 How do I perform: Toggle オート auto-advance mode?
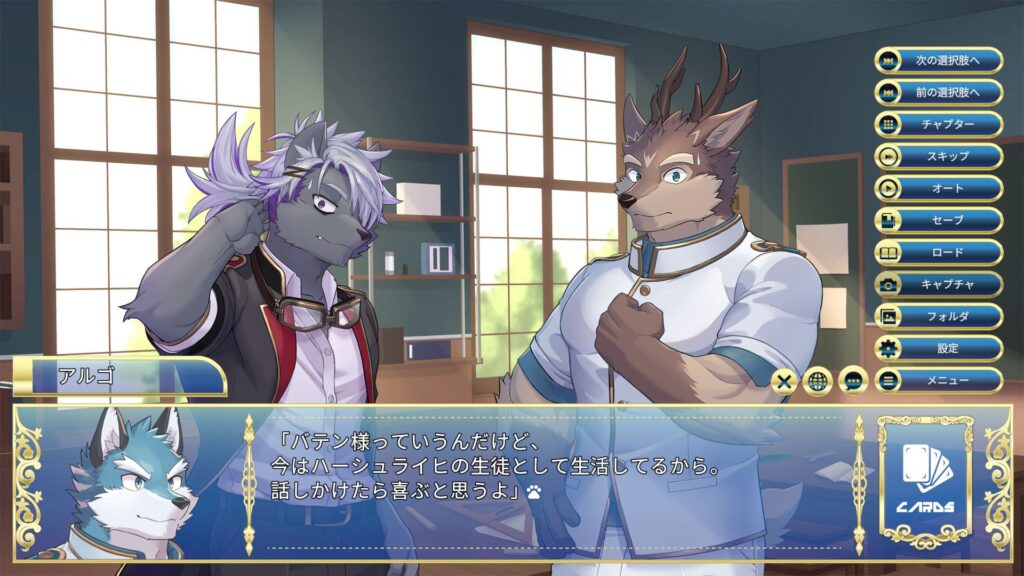point(938,188)
